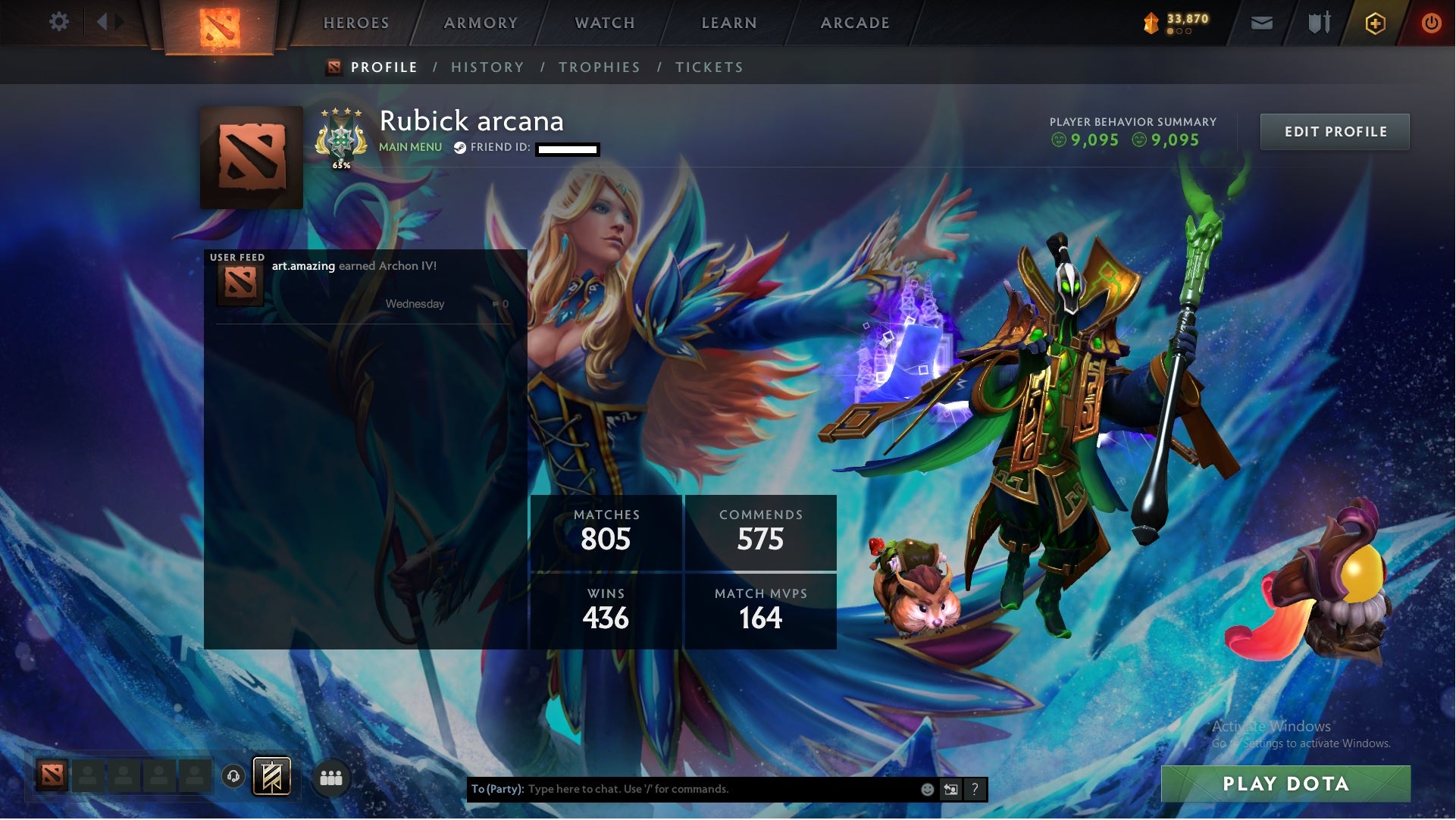
Task: Switch to the HISTORY tab
Action: pos(487,67)
